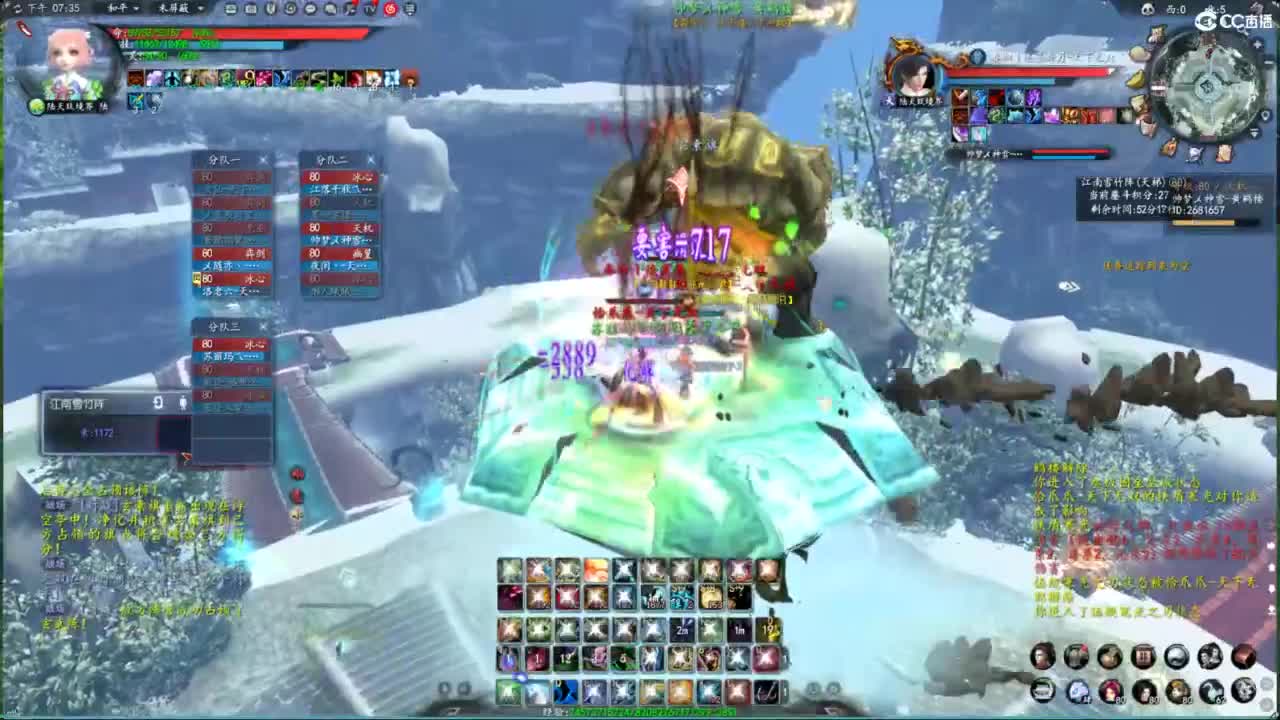Viewport: 1280px width, 720px height.
Task: Click the experience bar at the screen bottom
Action: (640, 712)
